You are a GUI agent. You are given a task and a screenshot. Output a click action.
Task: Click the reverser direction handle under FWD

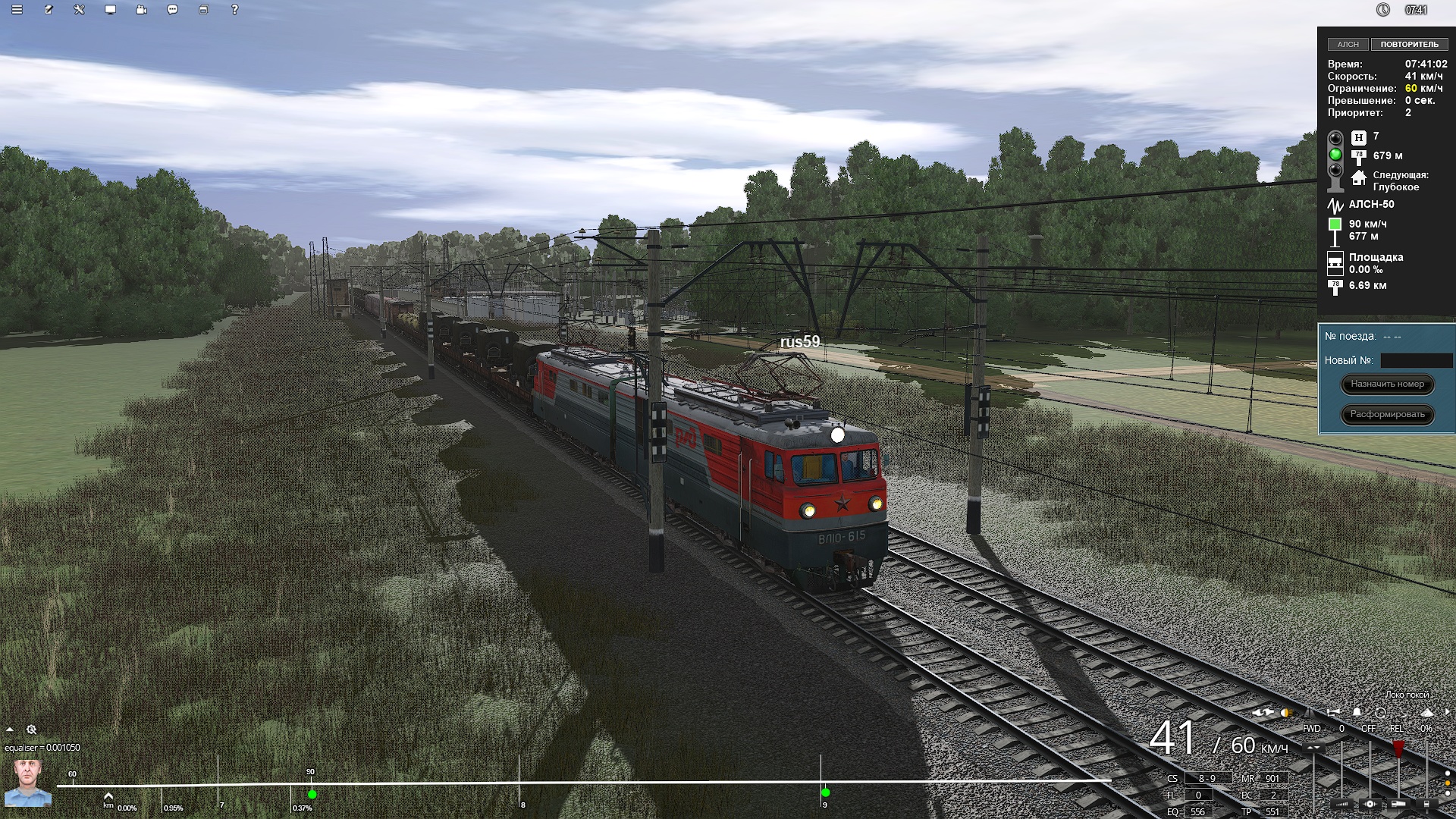1313,748
